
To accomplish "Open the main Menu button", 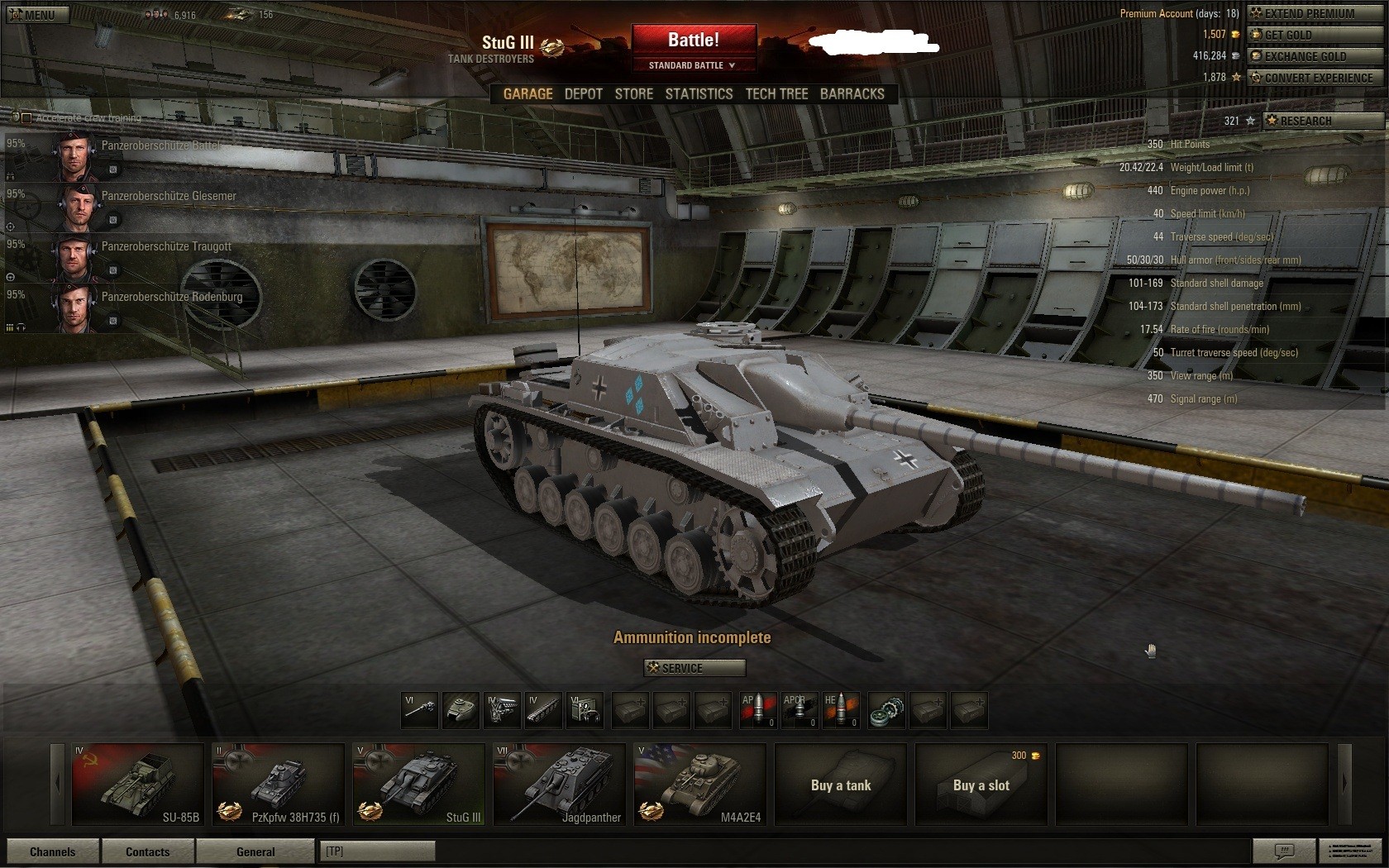I will pyautogui.click(x=37, y=15).
